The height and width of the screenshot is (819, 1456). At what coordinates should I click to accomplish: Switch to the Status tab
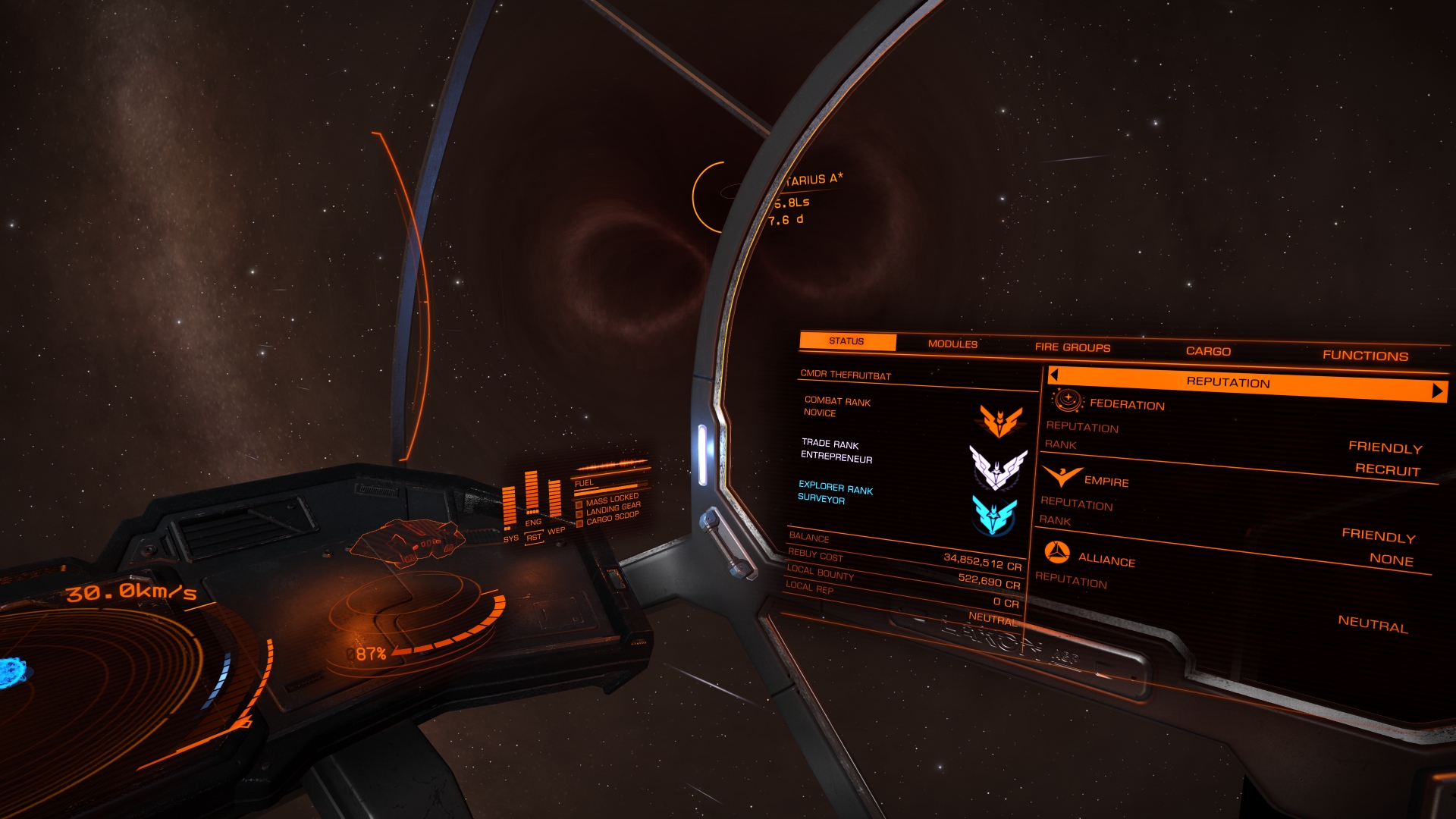pyautogui.click(x=847, y=341)
